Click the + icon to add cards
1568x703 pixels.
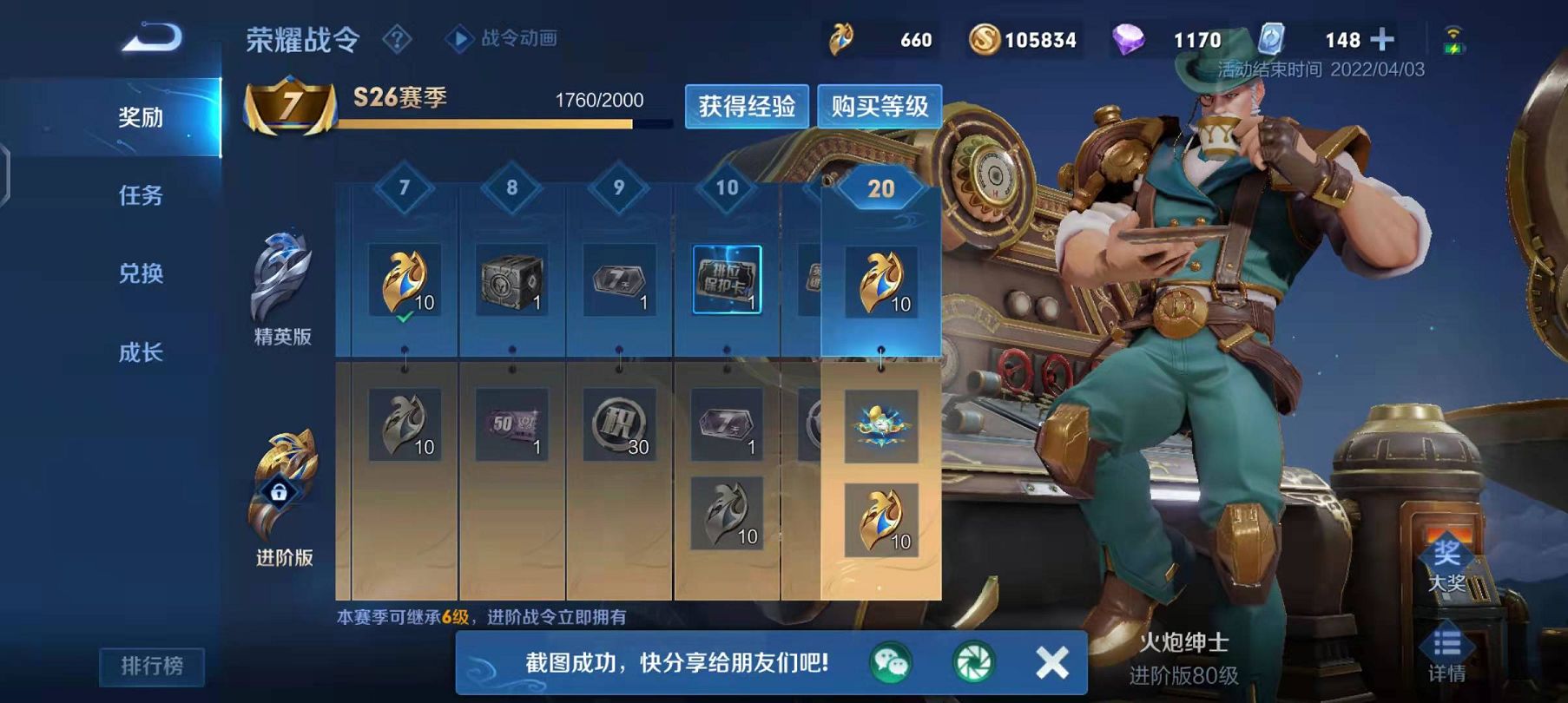coord(1385,39)
